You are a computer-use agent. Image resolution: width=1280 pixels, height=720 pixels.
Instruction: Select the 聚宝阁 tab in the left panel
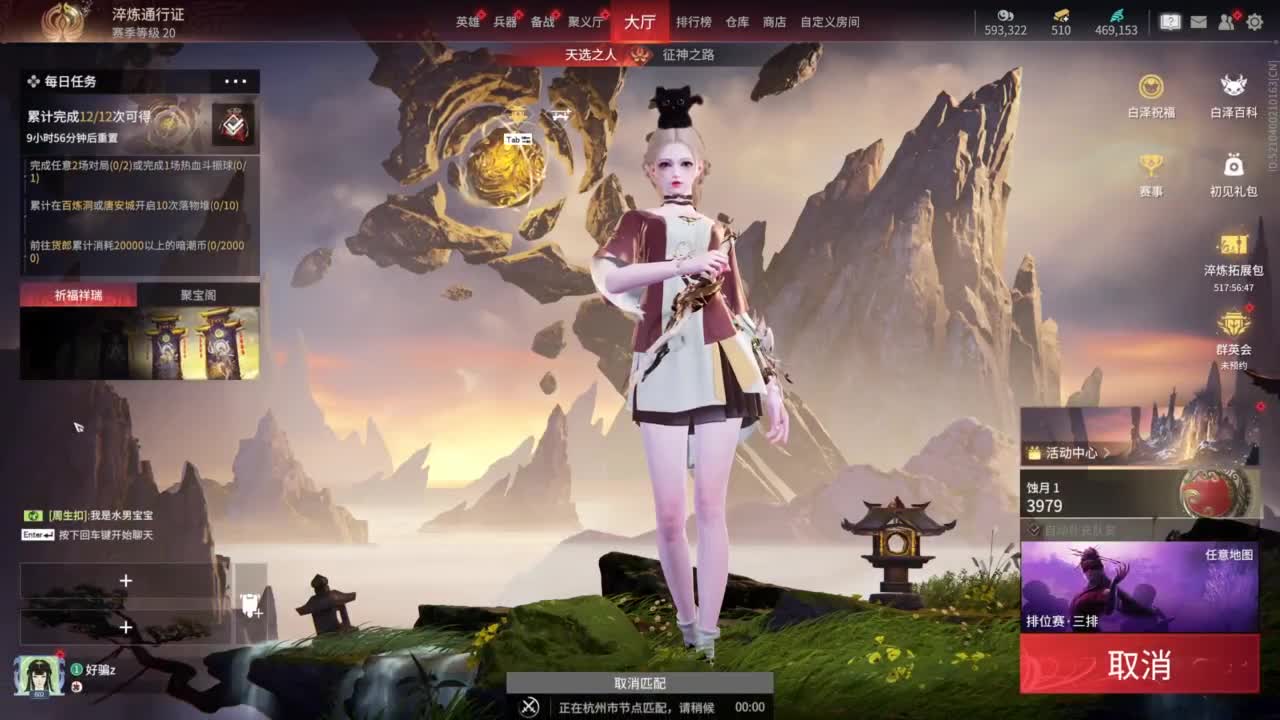pos(199,296)
